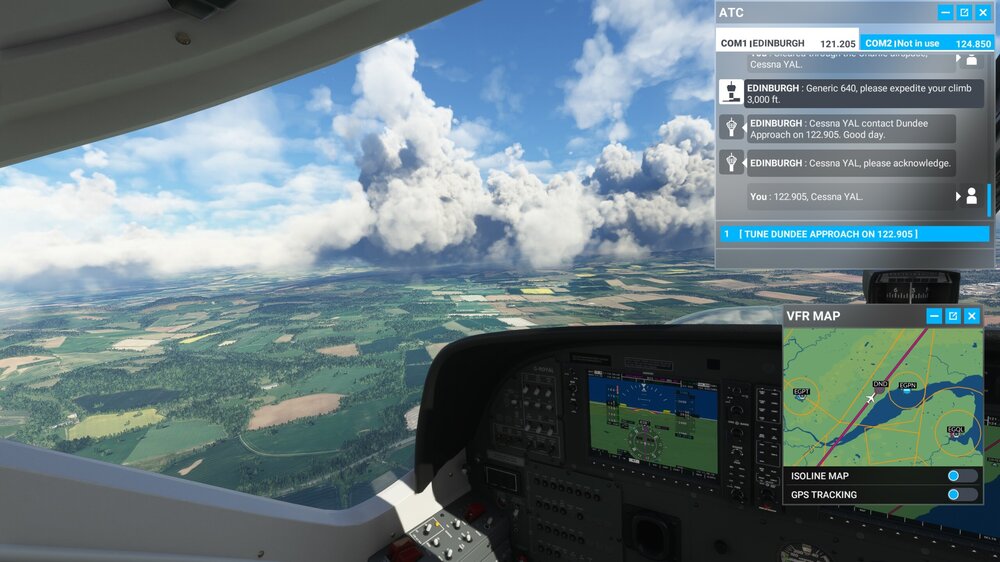Viewport: 1000px width, 562px height.
Task: Select the COM1 Edinburgh radio tab
Action: 787,43
